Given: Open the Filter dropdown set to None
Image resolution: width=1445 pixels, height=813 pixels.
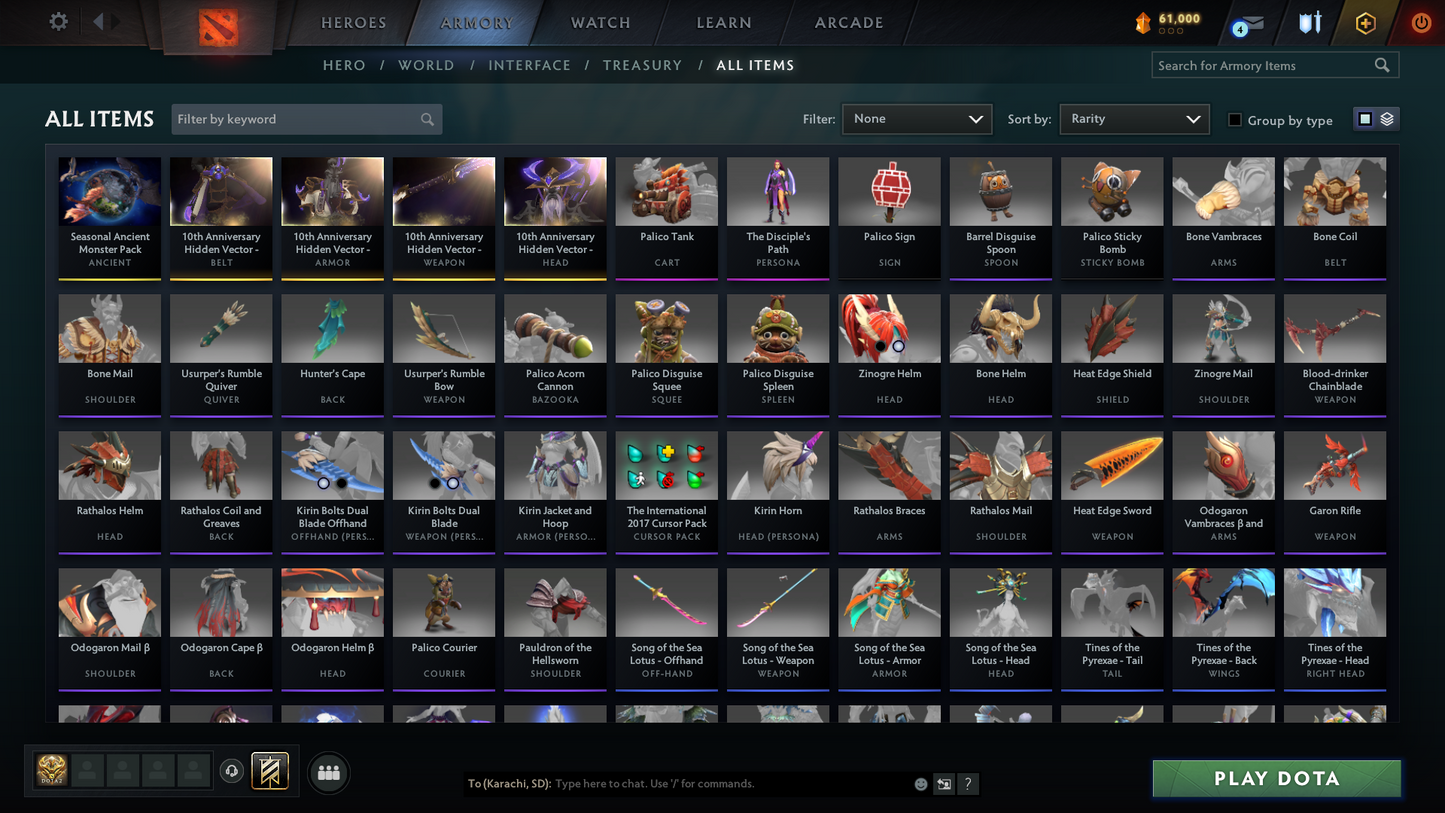Looking at the screenshot, I should (x=916, y=118).
